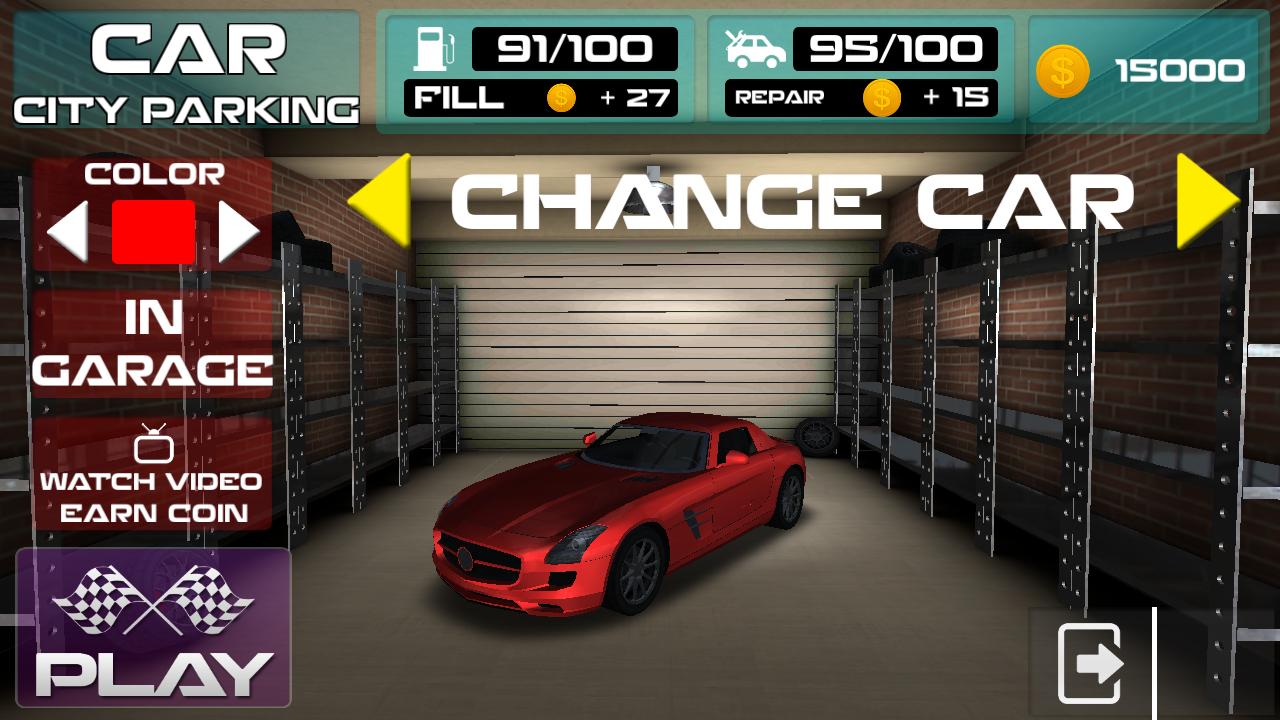Click the IN GARAGE label

click(150, 345)
